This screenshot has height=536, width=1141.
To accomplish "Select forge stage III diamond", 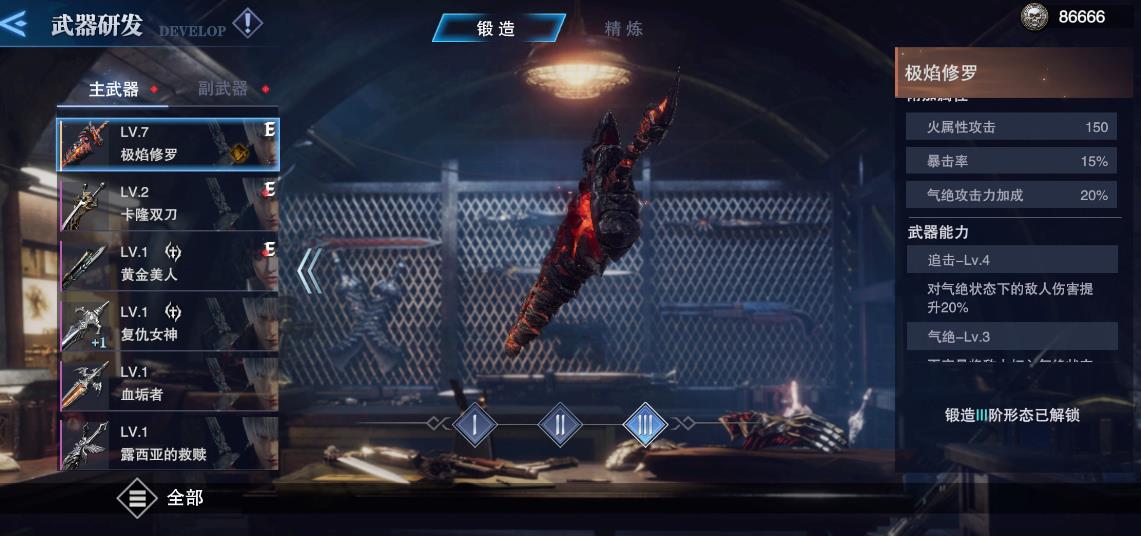I will (x=645, y=425).
